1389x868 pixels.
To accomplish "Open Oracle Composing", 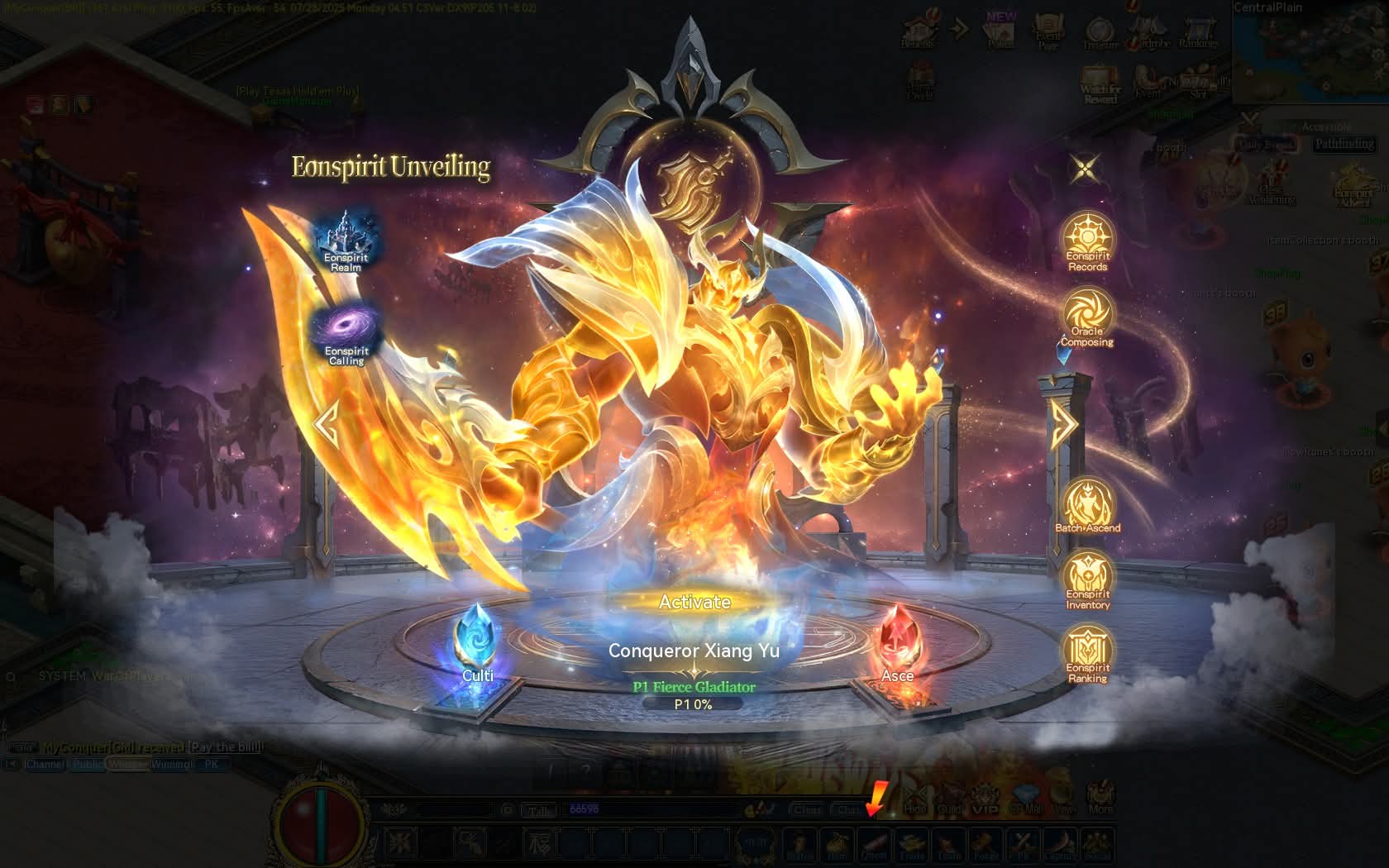I will [x=1087, y=316].
